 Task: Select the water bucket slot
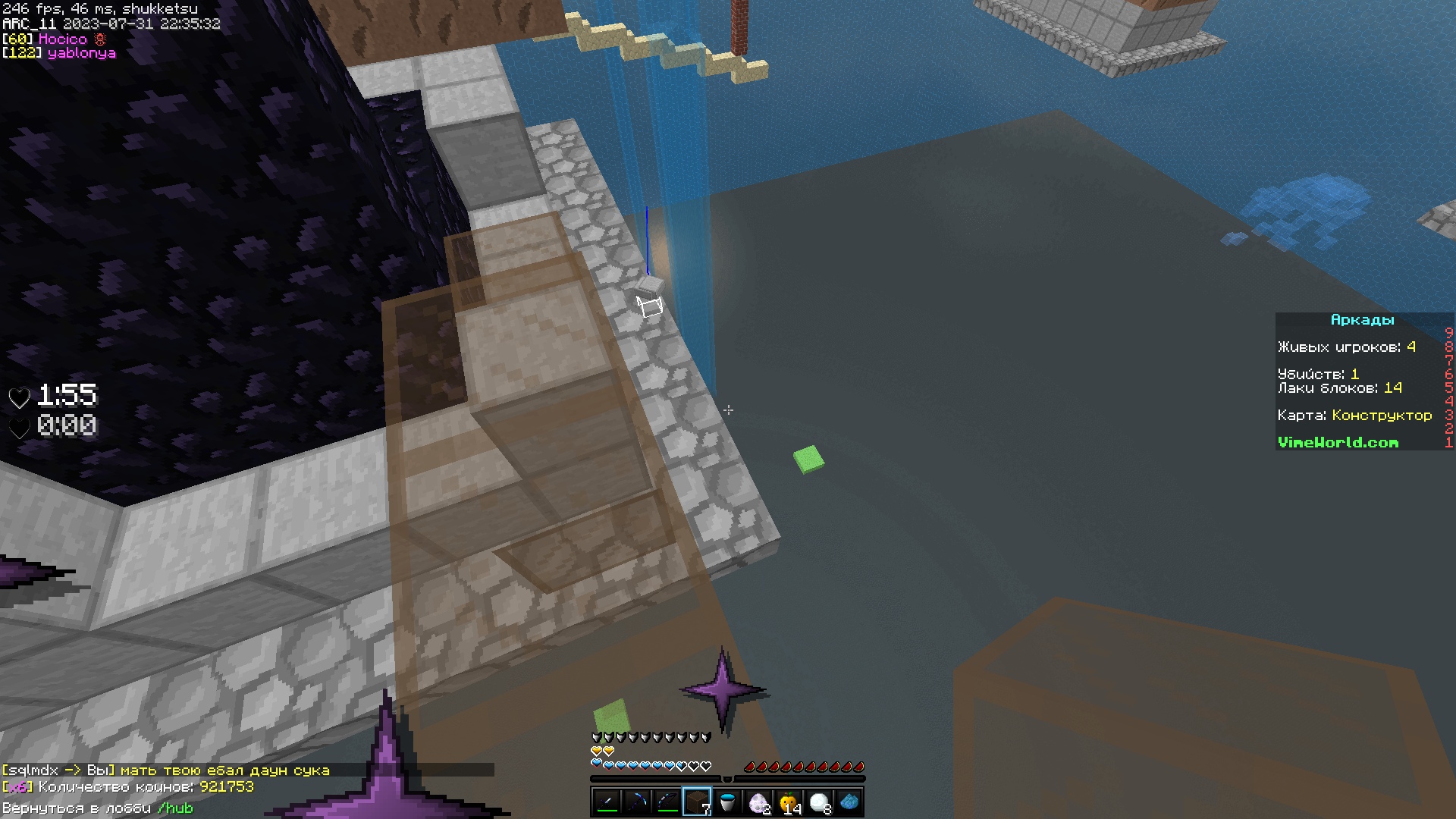(x=728, y=802)
